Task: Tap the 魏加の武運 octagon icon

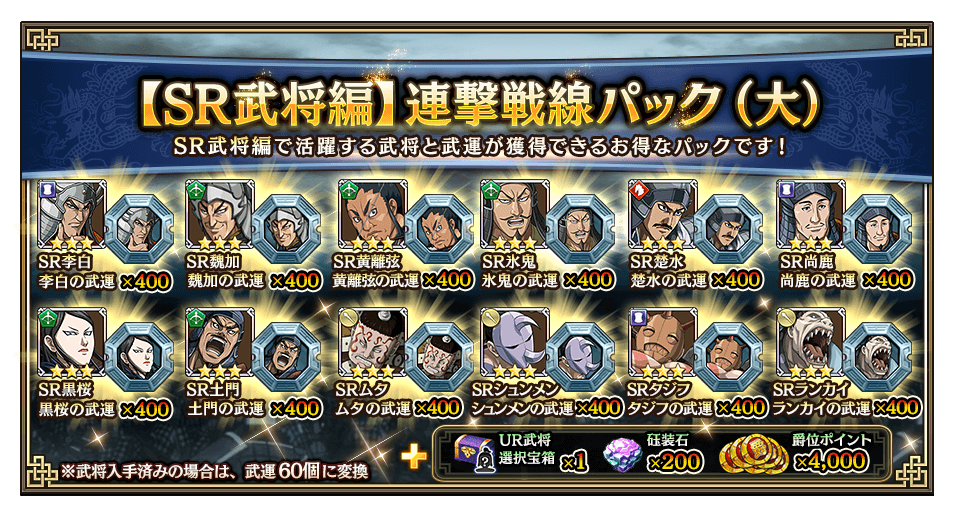Action: coord(286,229)
